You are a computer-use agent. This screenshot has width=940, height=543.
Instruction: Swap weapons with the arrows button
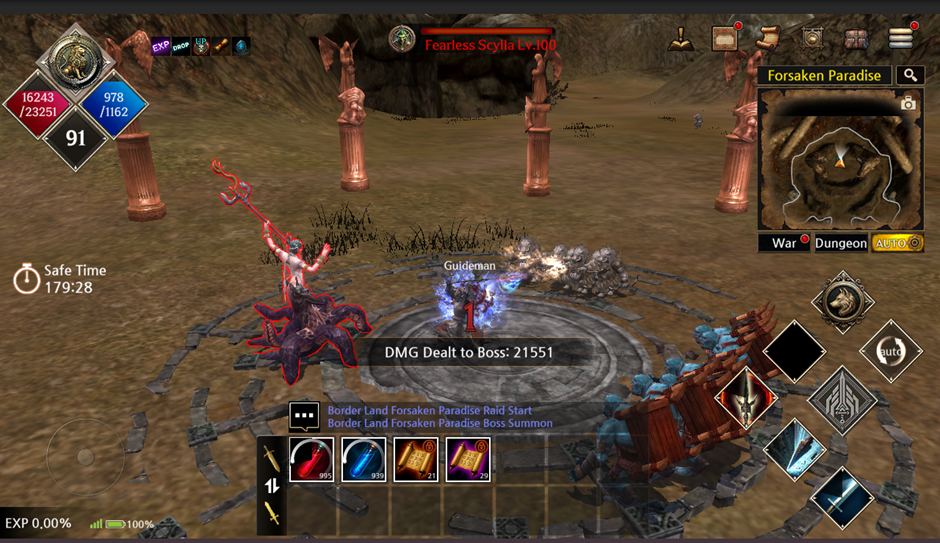(271, 486)
